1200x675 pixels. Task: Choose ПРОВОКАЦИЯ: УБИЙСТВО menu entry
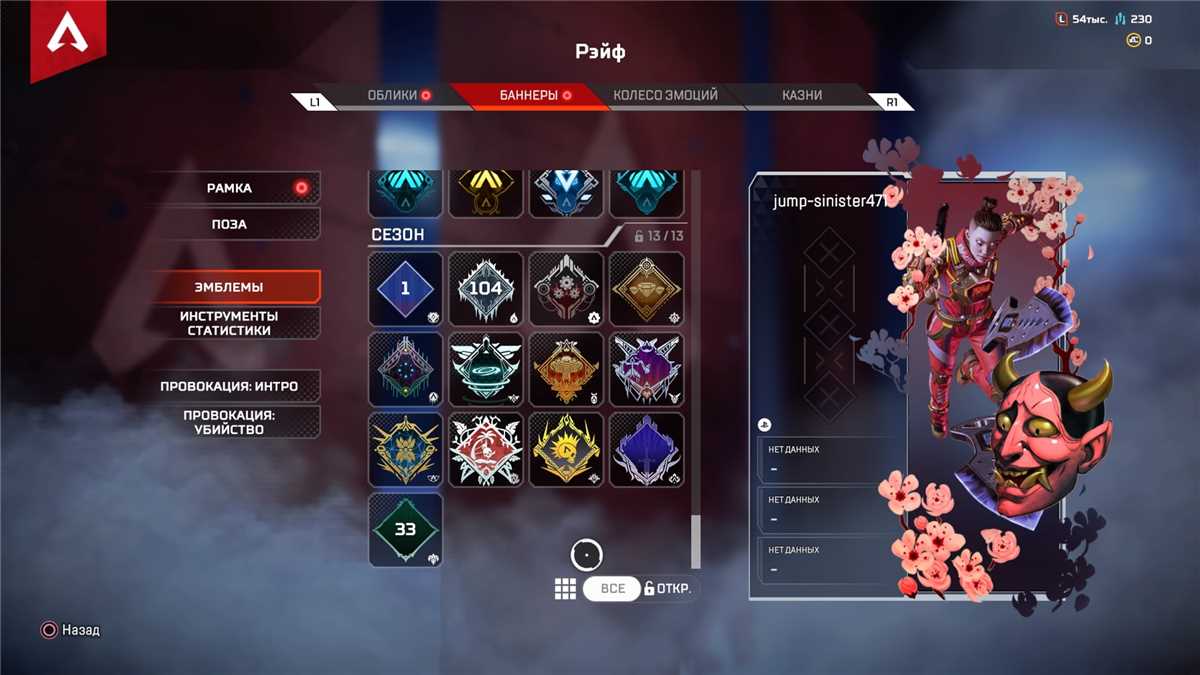[236, 422]
